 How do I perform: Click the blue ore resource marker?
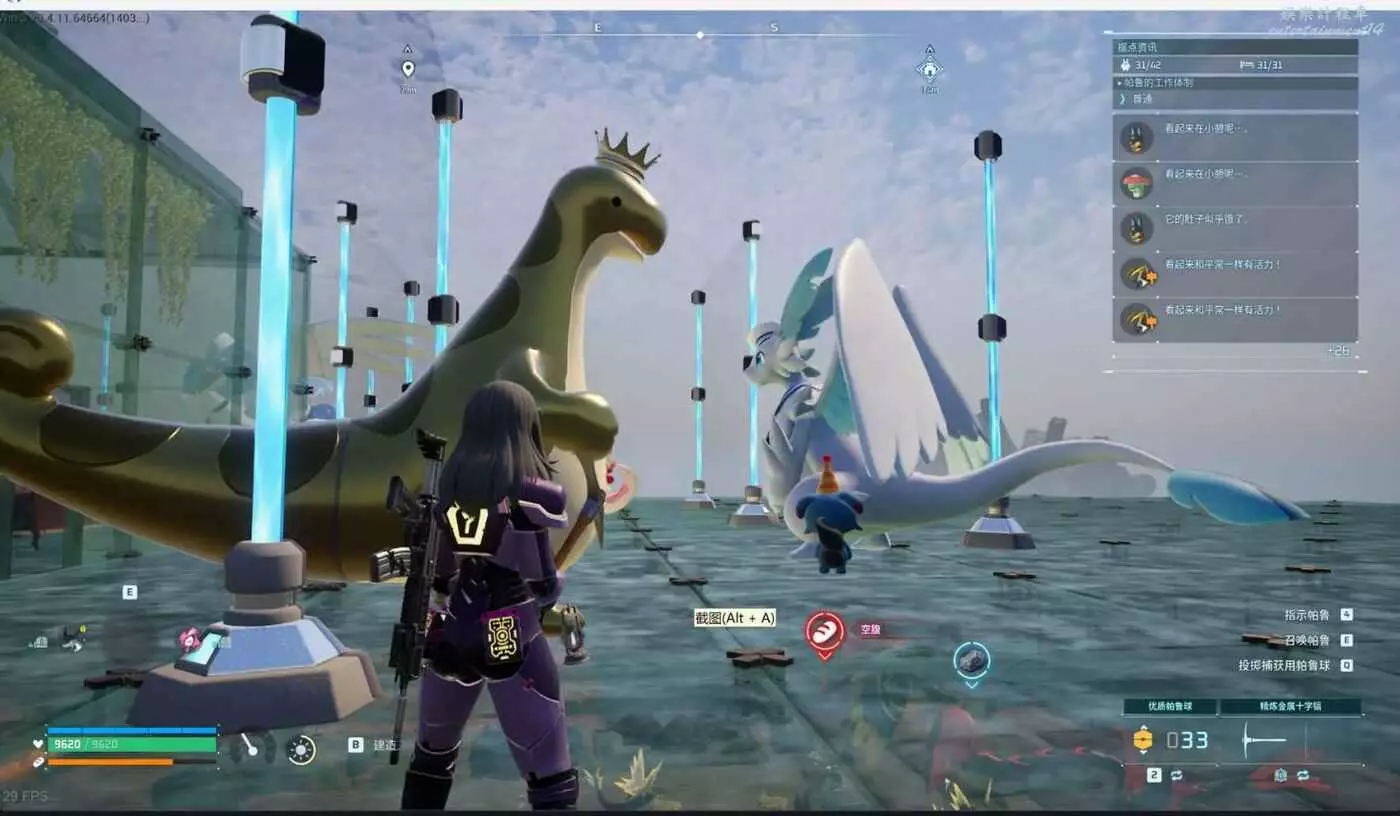pyautogui.click(x=971, y=661)
